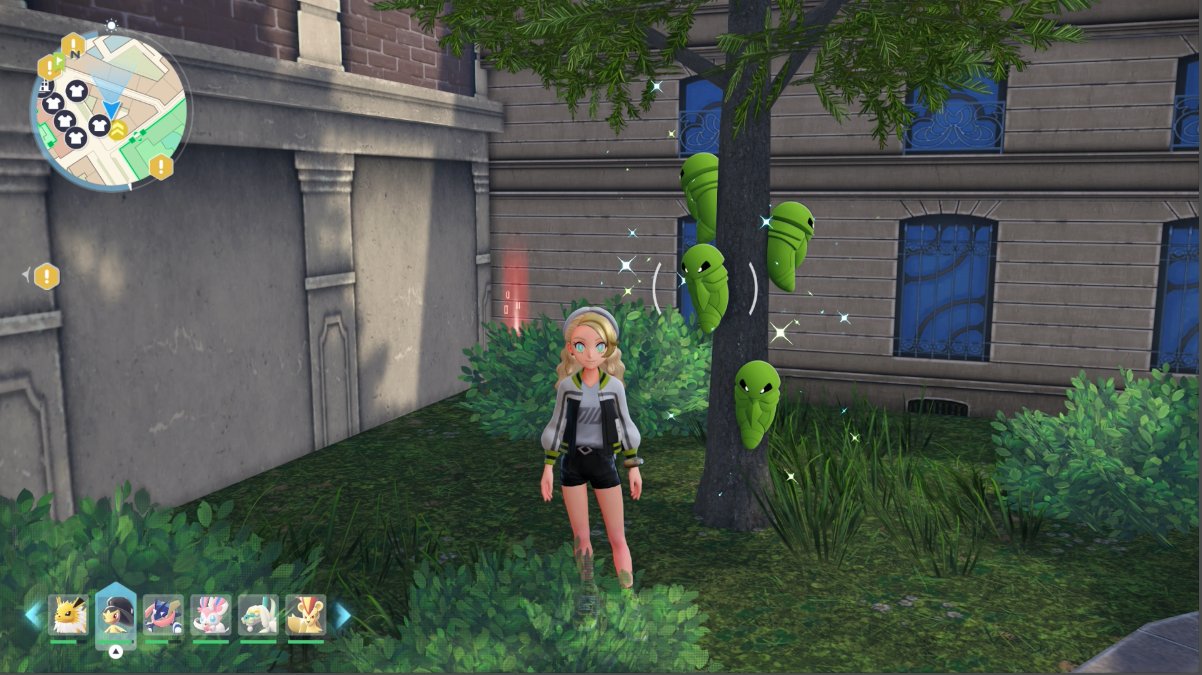Select the white dragon Pokémon party slot
The height and width of the screenshot is (675, 1202).
(x=258, y=614)
